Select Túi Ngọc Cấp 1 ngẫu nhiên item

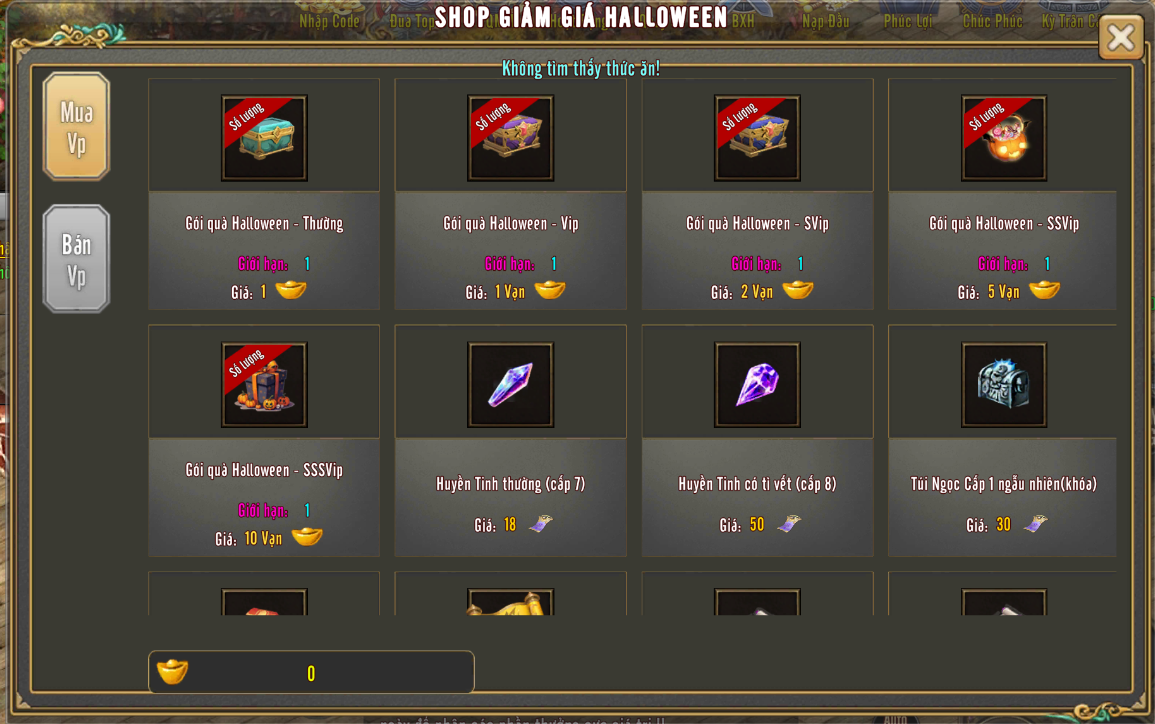(x=1004, y=385)
